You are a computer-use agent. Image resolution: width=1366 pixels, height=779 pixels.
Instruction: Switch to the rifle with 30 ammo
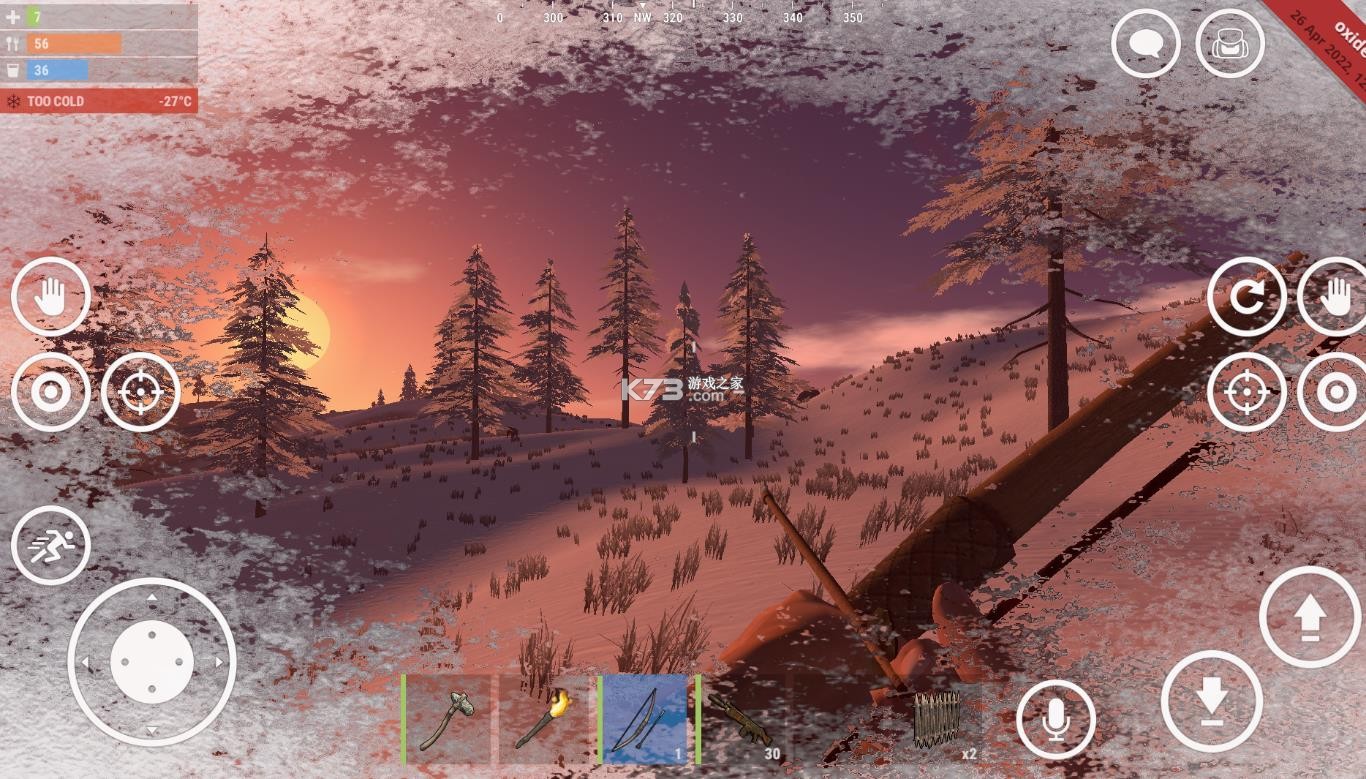pyautogui.click(x=743, y=720)
